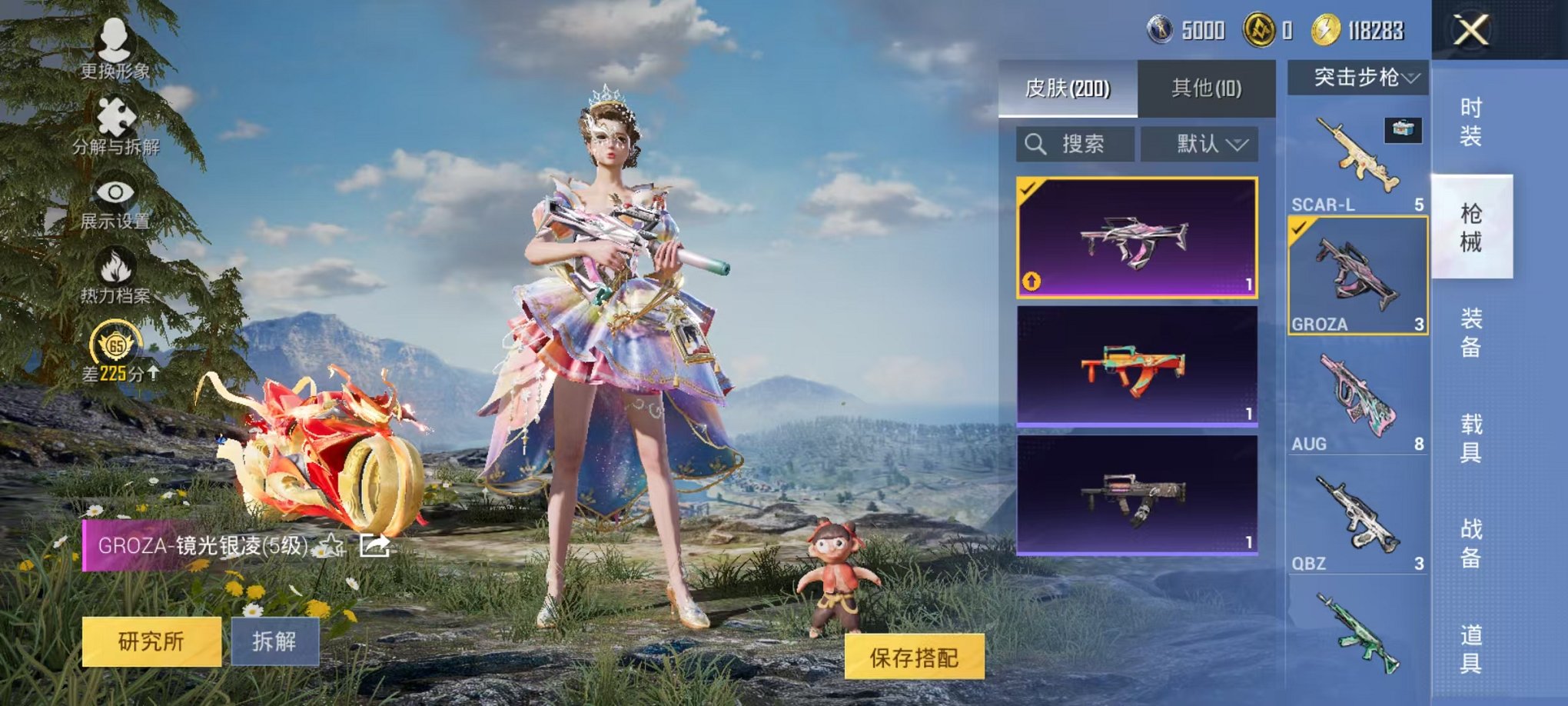
Task: Select the 分解与拆解 dismantle icon
Action: [x=115, y=123]
